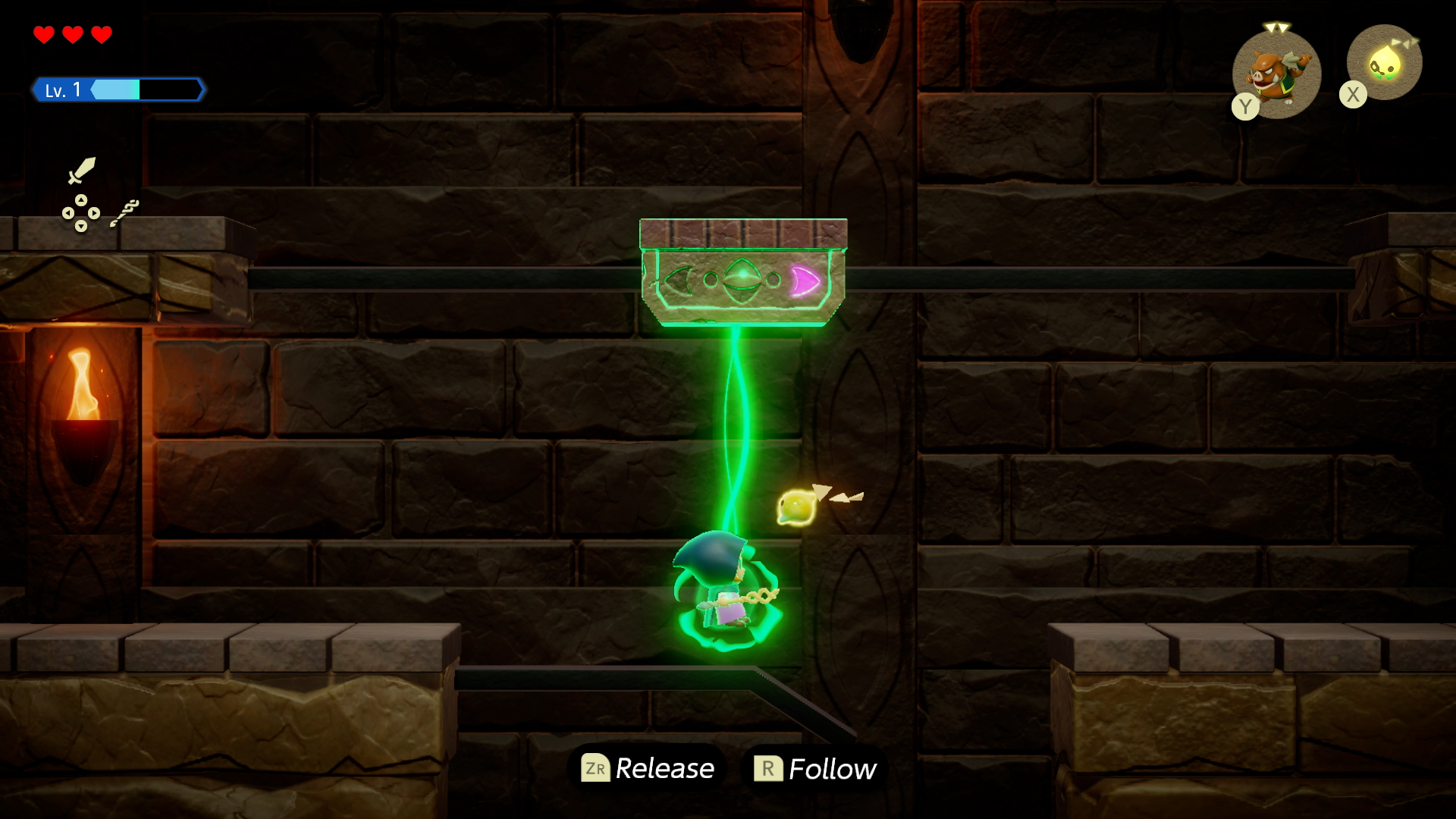Click the left eye symbol on the platform
1456x819 pixels.
click(677, 281)
